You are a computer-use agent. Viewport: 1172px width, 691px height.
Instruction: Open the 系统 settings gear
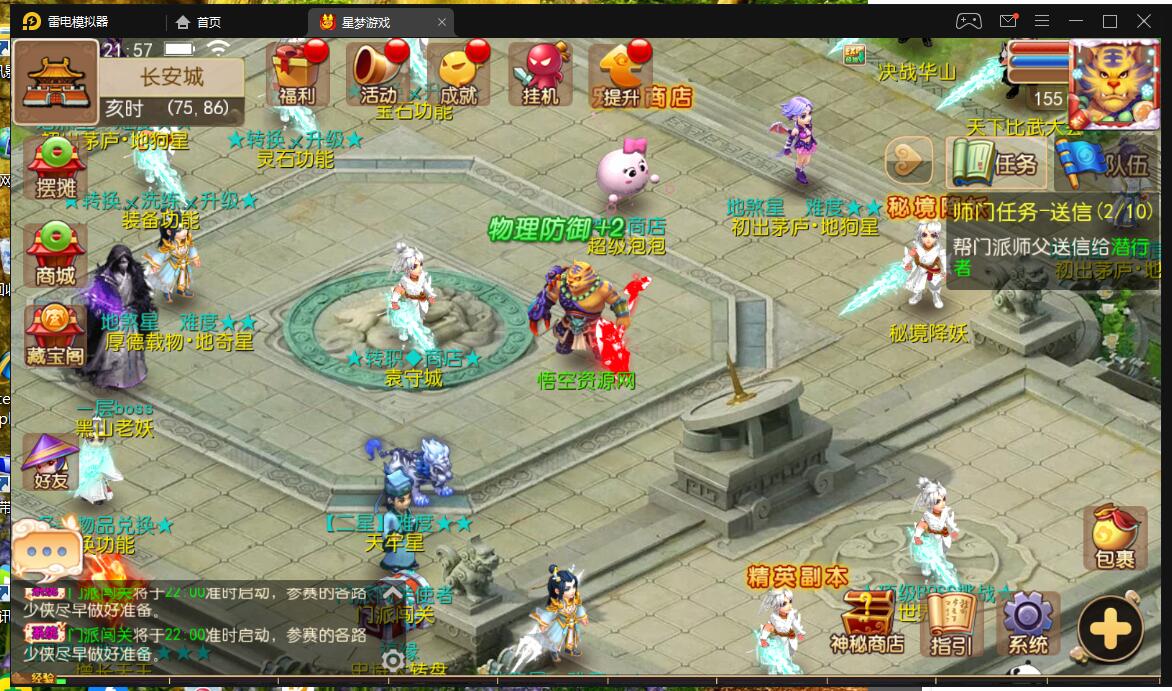coord(1028,620)
